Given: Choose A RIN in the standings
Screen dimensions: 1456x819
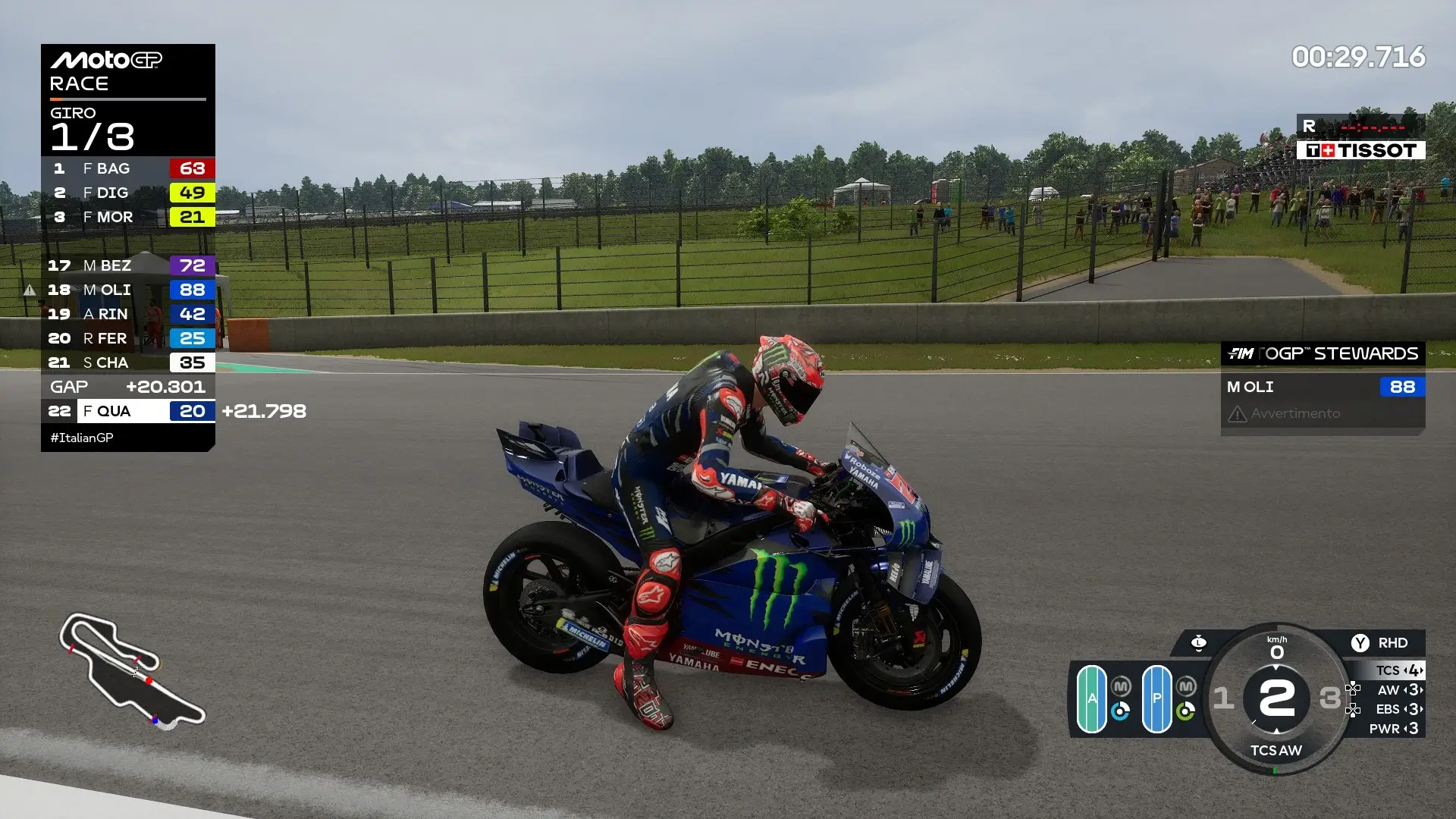Looking at the screenshot, I should tap(128, 314).
